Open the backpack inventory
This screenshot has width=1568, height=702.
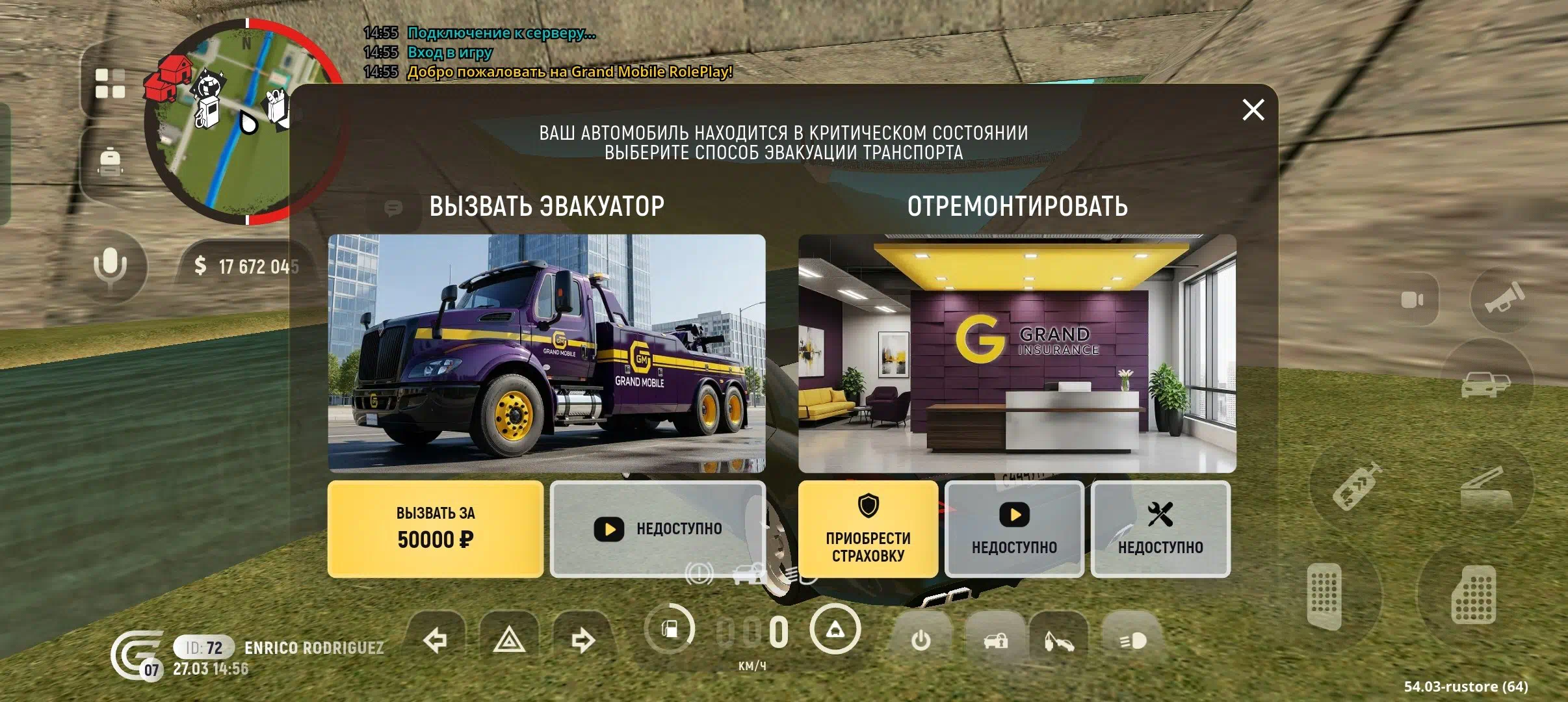110,162
